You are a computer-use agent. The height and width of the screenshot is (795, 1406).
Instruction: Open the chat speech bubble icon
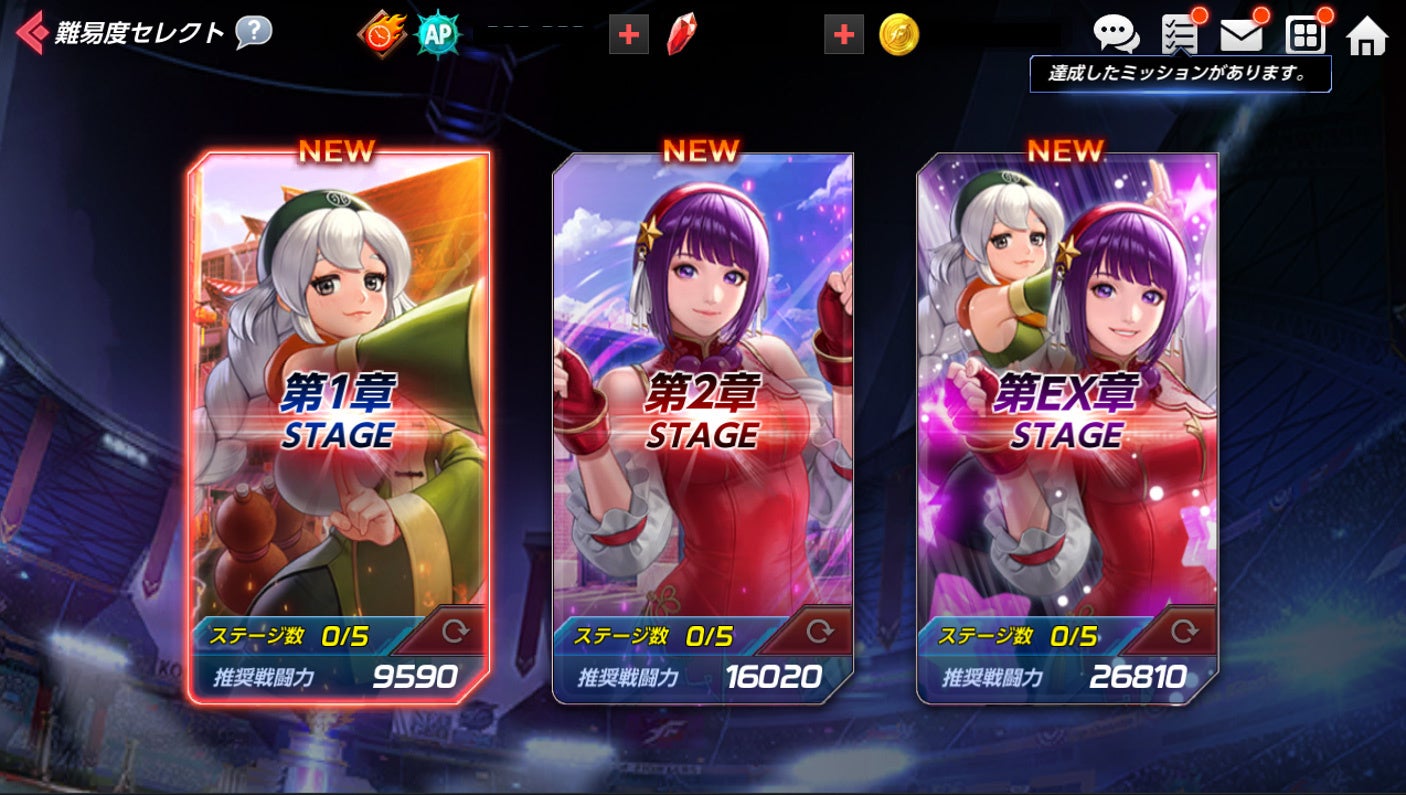(1116, 34)
